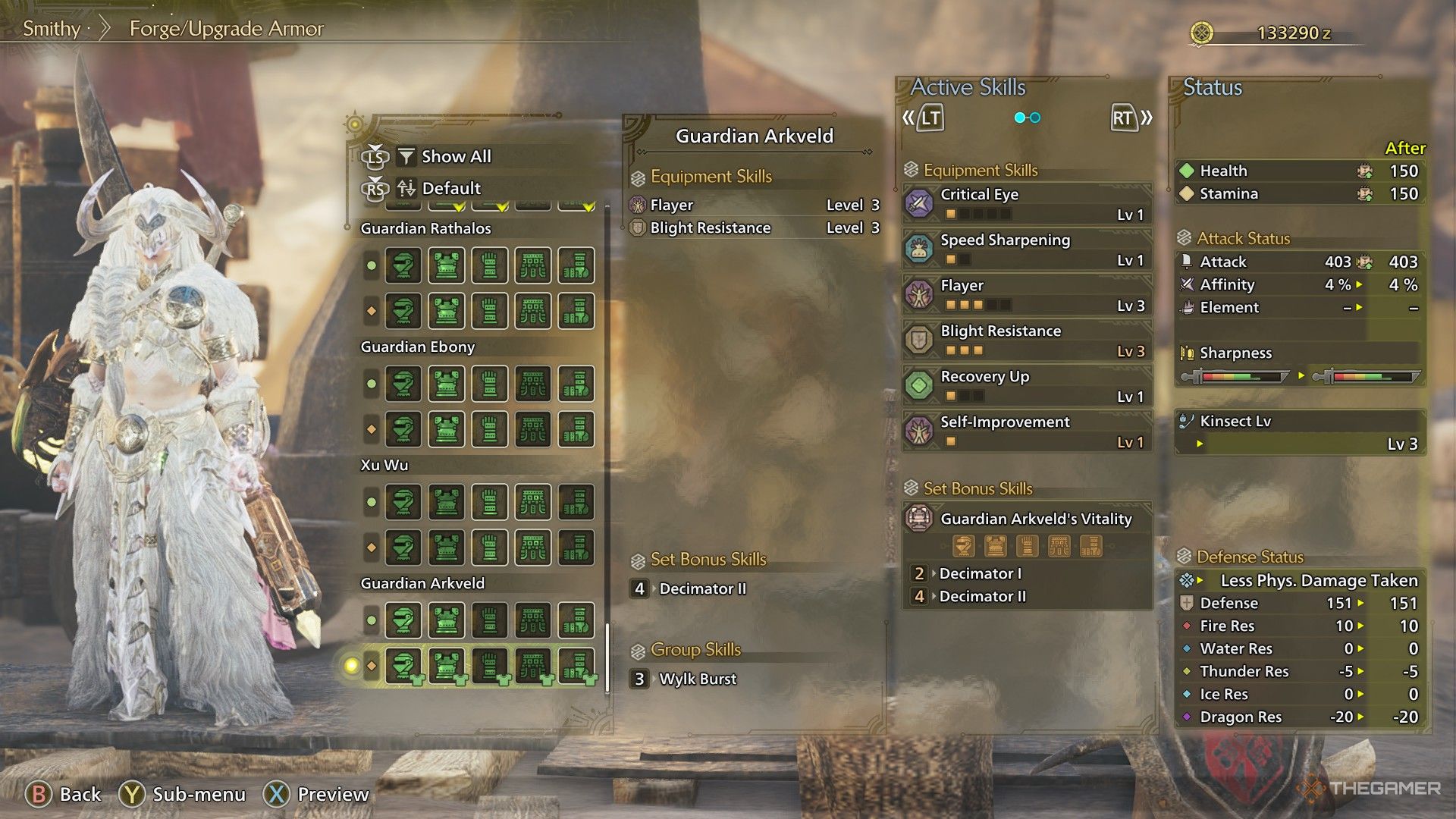
Task: Change the Default sort order
Action: coord(450,188)
